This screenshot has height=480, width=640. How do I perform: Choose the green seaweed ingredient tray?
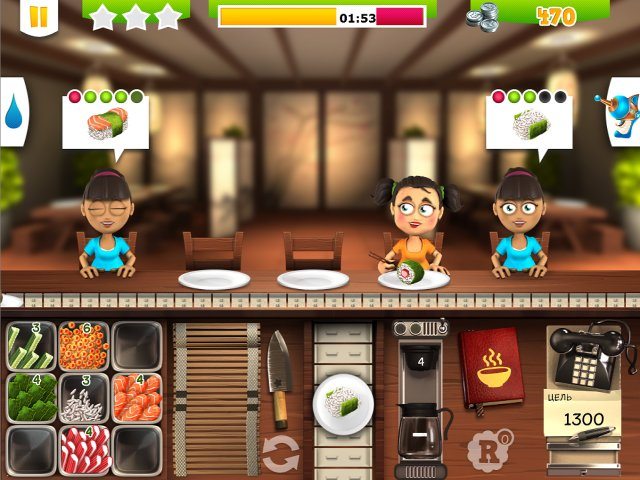click(x=30, y=397)
